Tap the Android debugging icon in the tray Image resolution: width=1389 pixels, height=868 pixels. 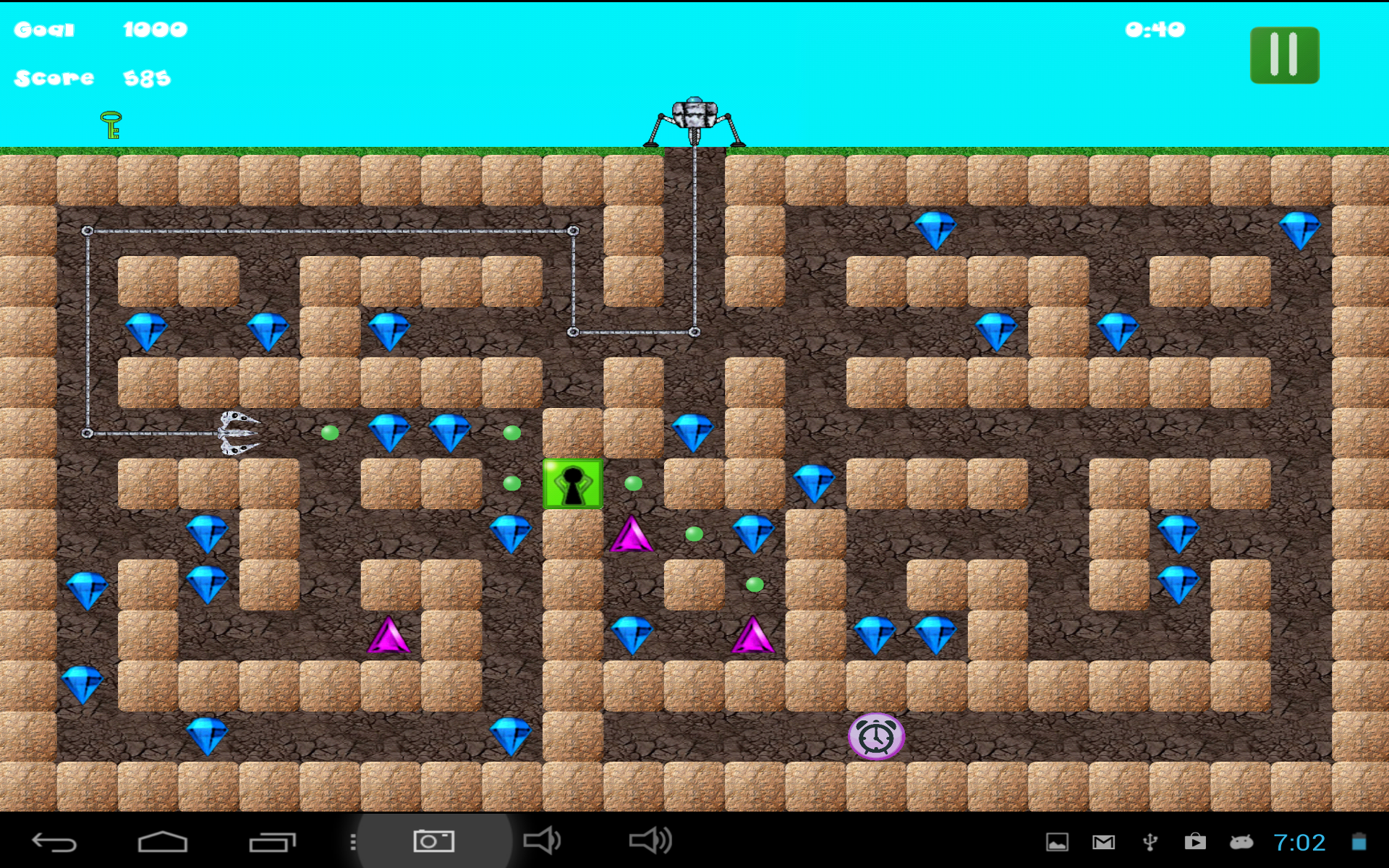[x=1242, y=841]
